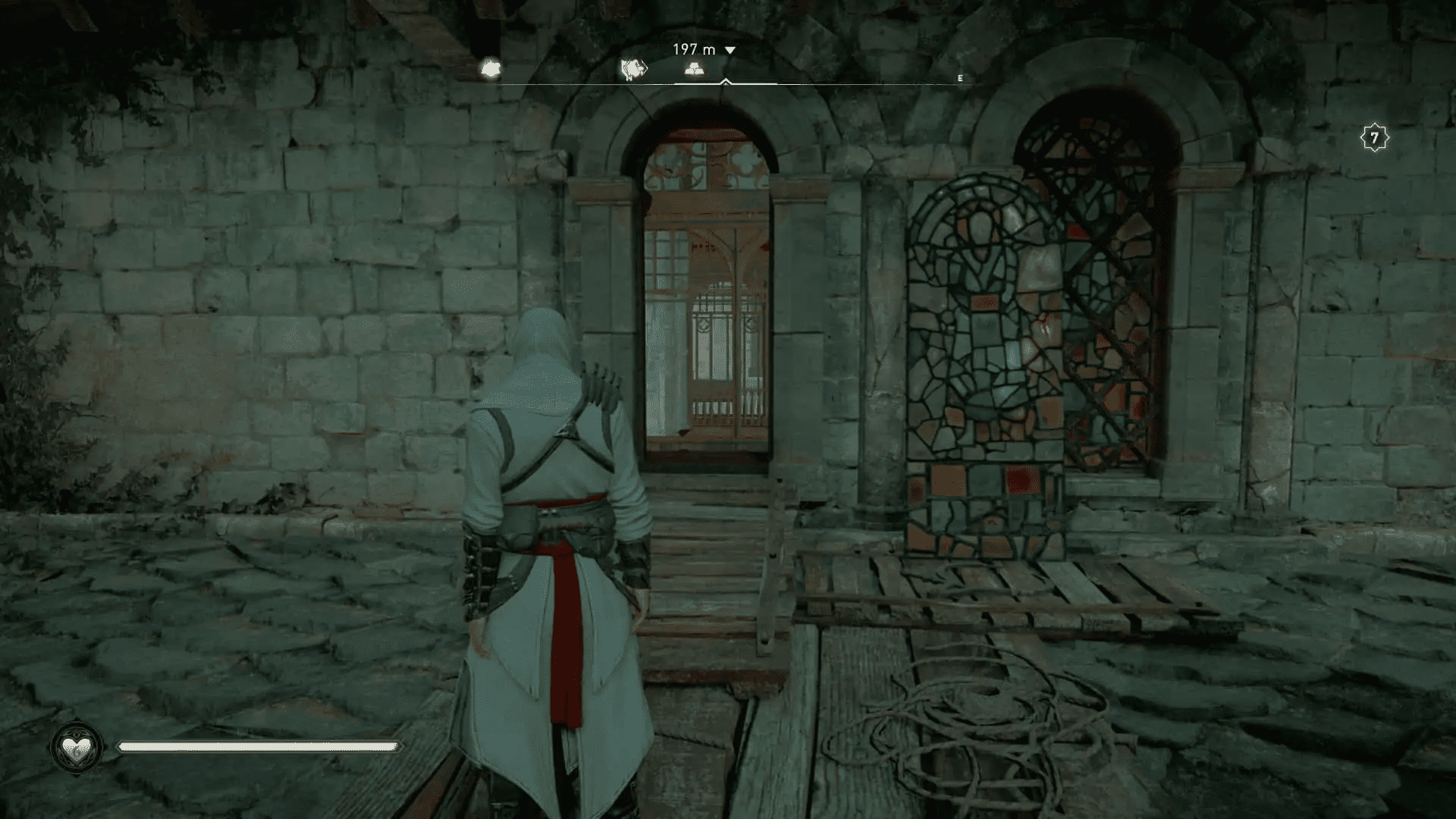
Task: Select the heart-shaped health icon
Action: click(75, 747)
